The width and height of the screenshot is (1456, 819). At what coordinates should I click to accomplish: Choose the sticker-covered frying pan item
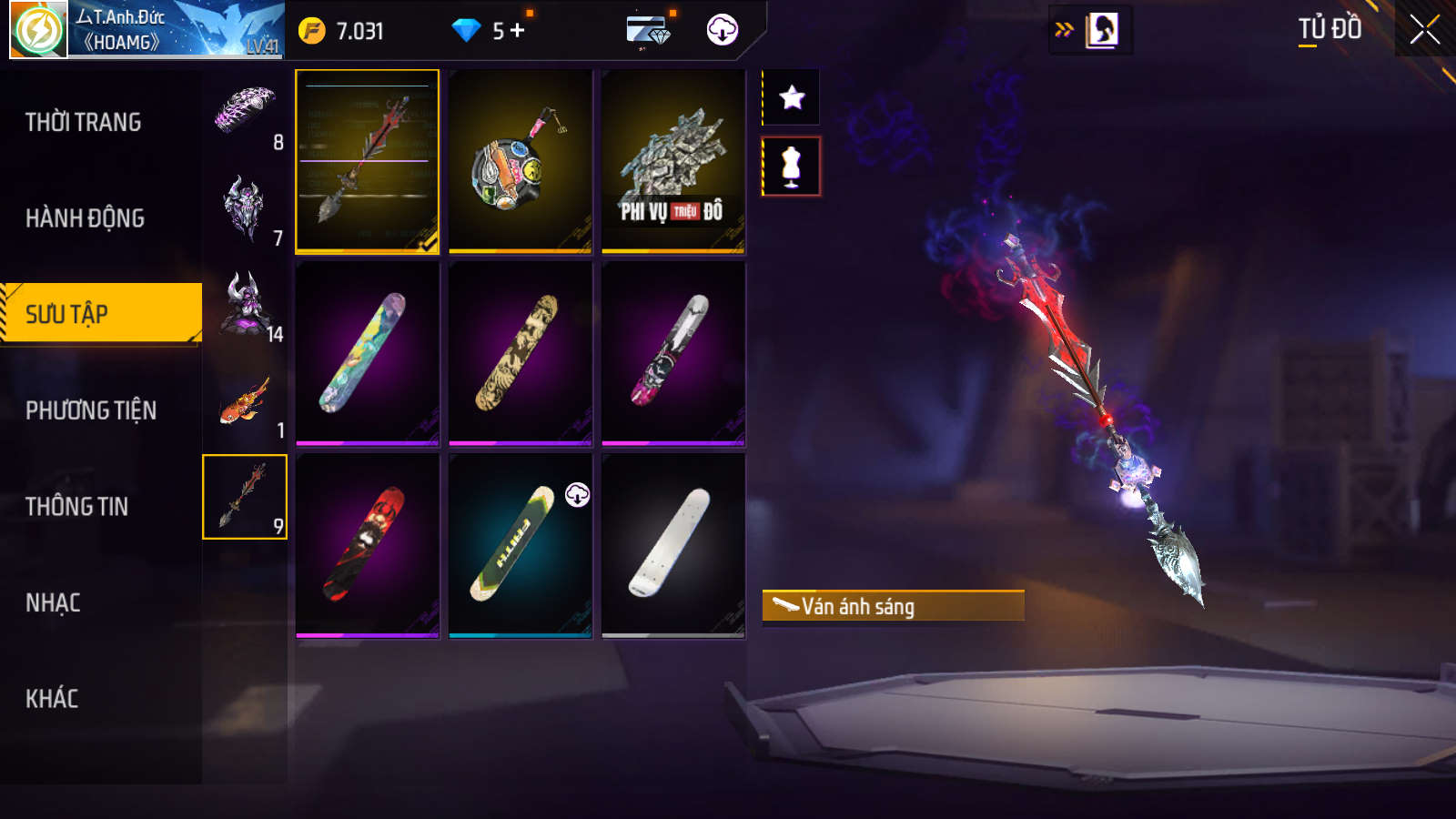[x=521, y=161]
